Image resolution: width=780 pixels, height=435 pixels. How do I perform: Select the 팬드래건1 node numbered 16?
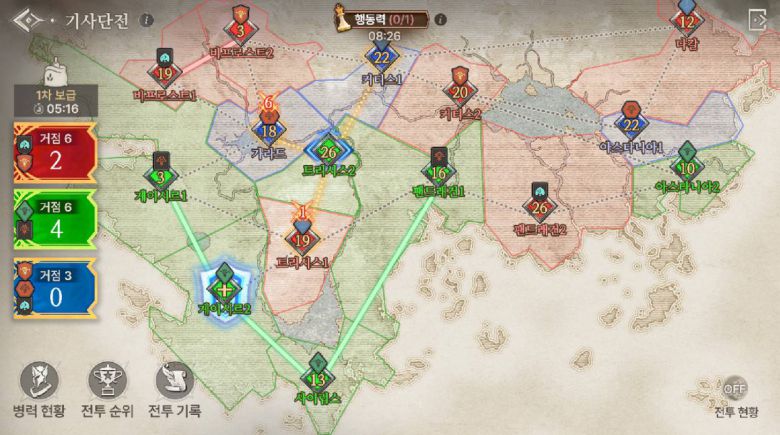(439, 172)
